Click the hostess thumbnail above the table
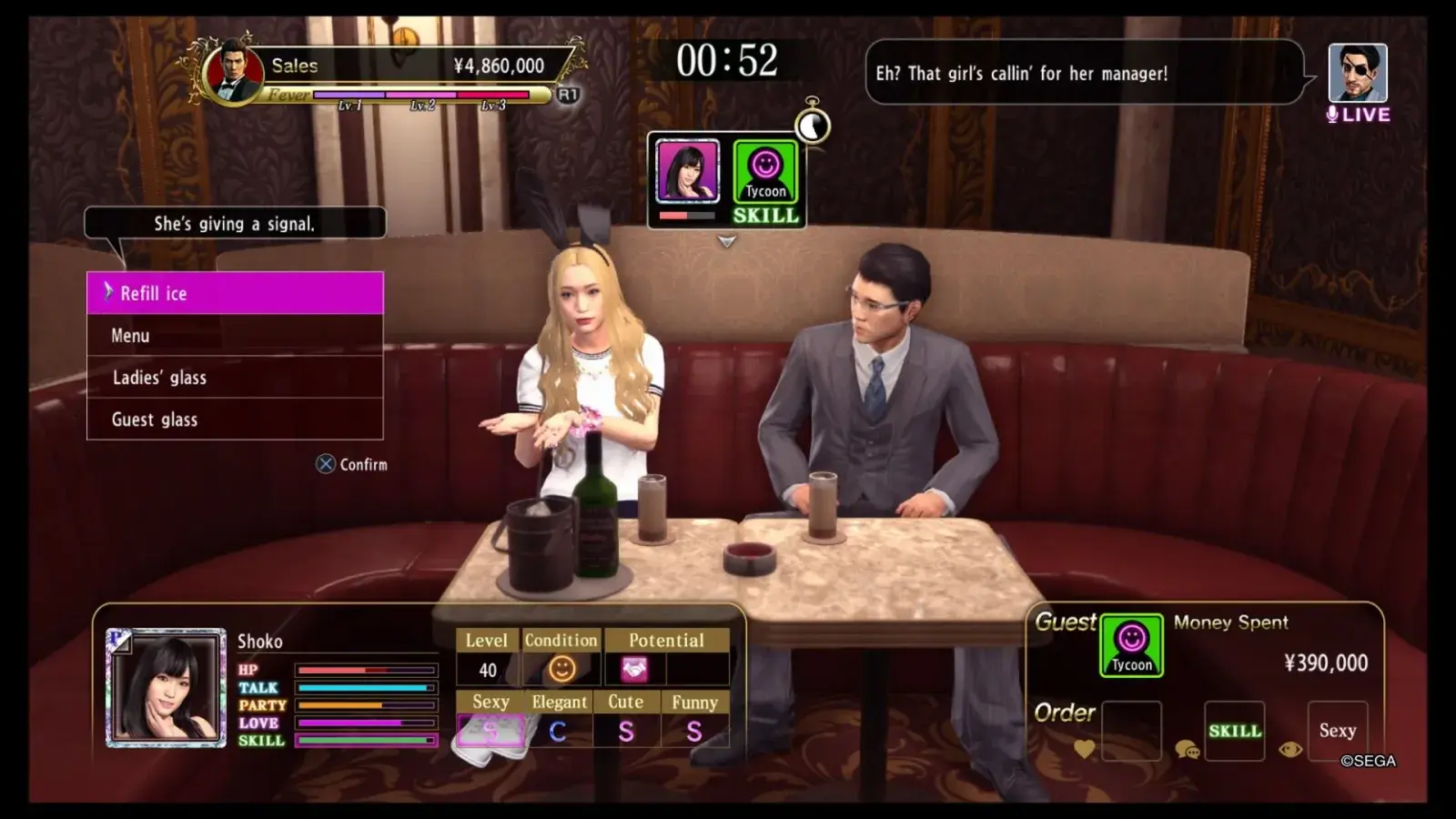The image size is (1456, 819). [687, 171]
